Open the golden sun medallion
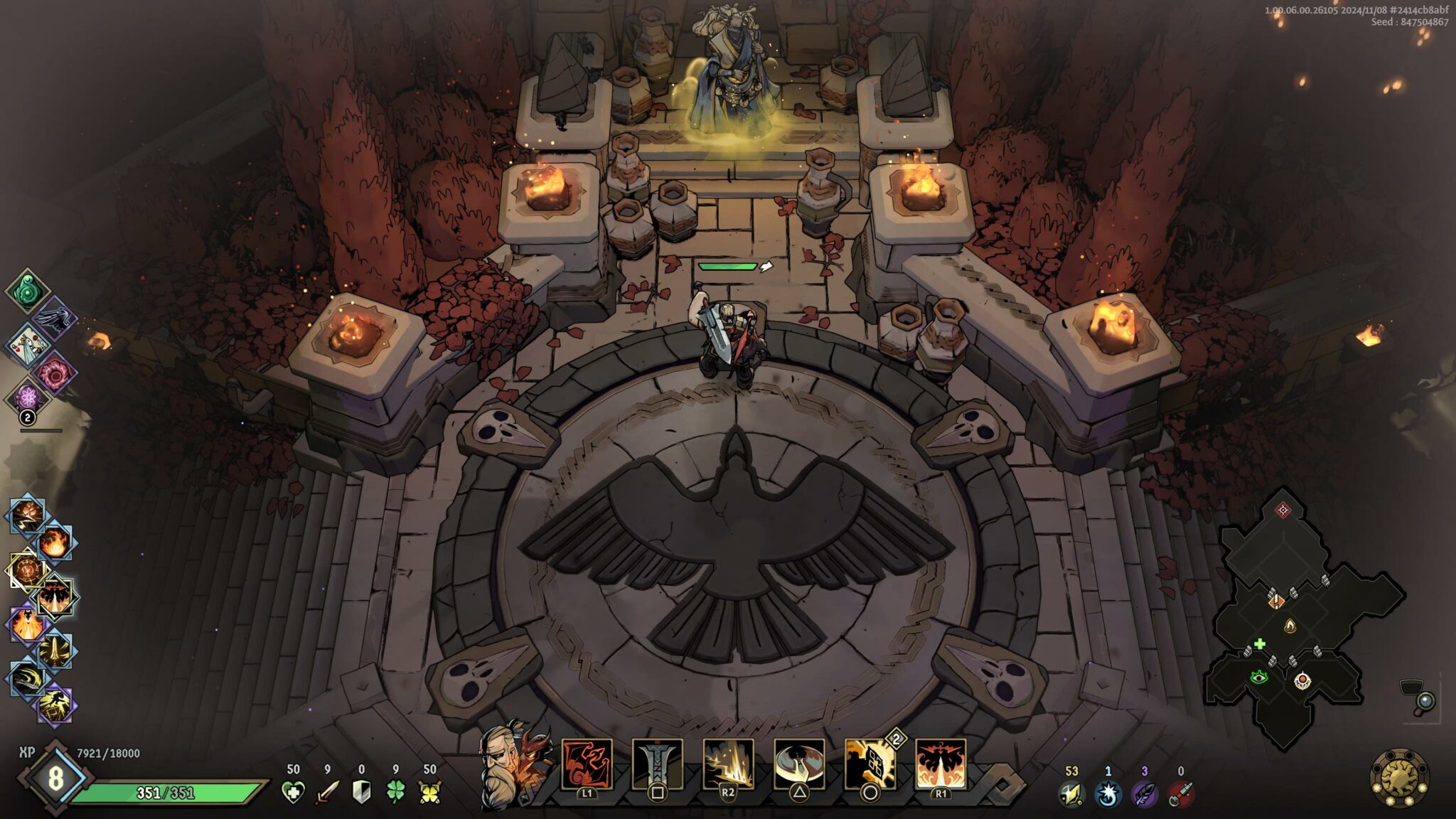Viewport: 1456px width, 819px height. point(1399,778)
